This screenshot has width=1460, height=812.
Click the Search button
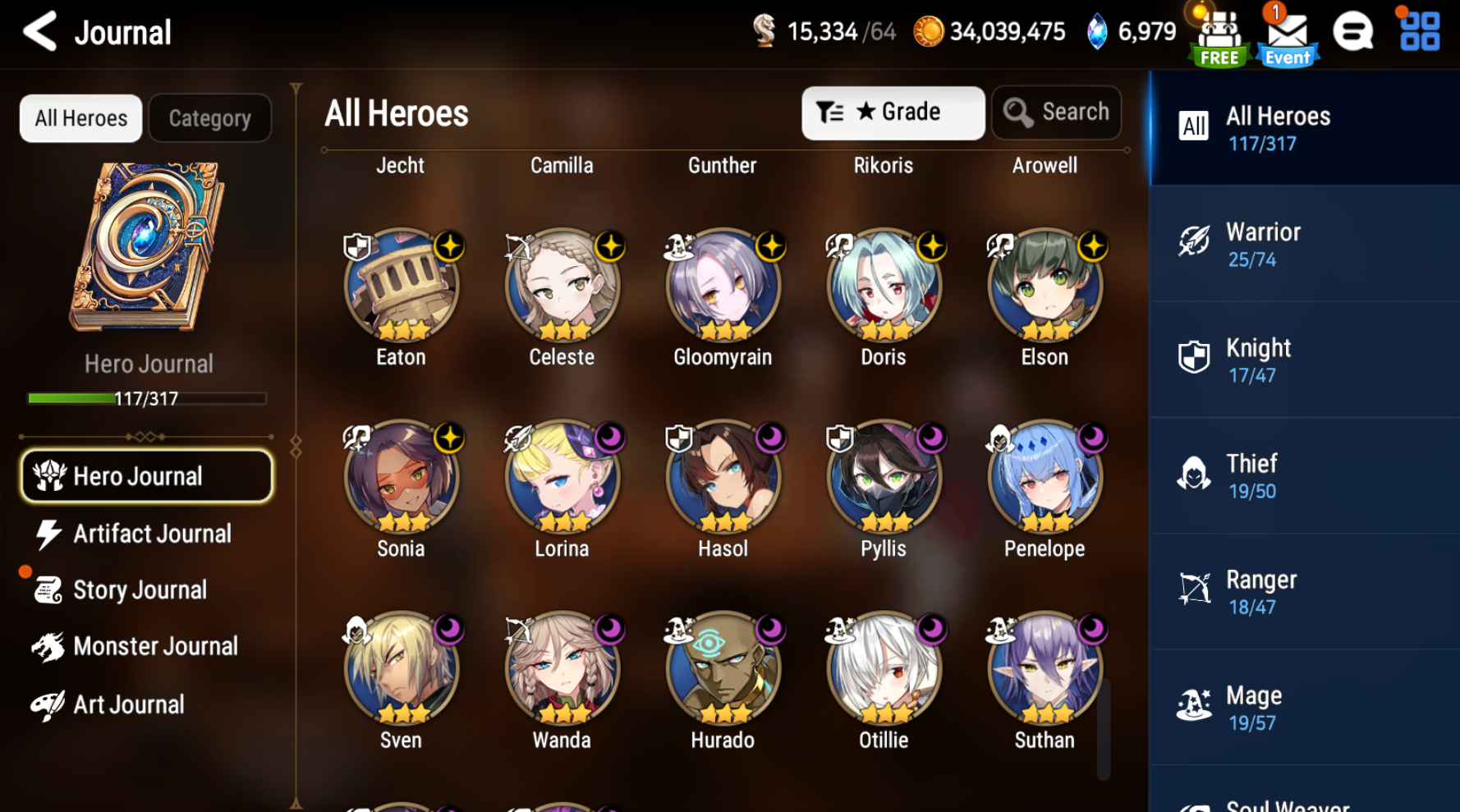(1057, 112)
